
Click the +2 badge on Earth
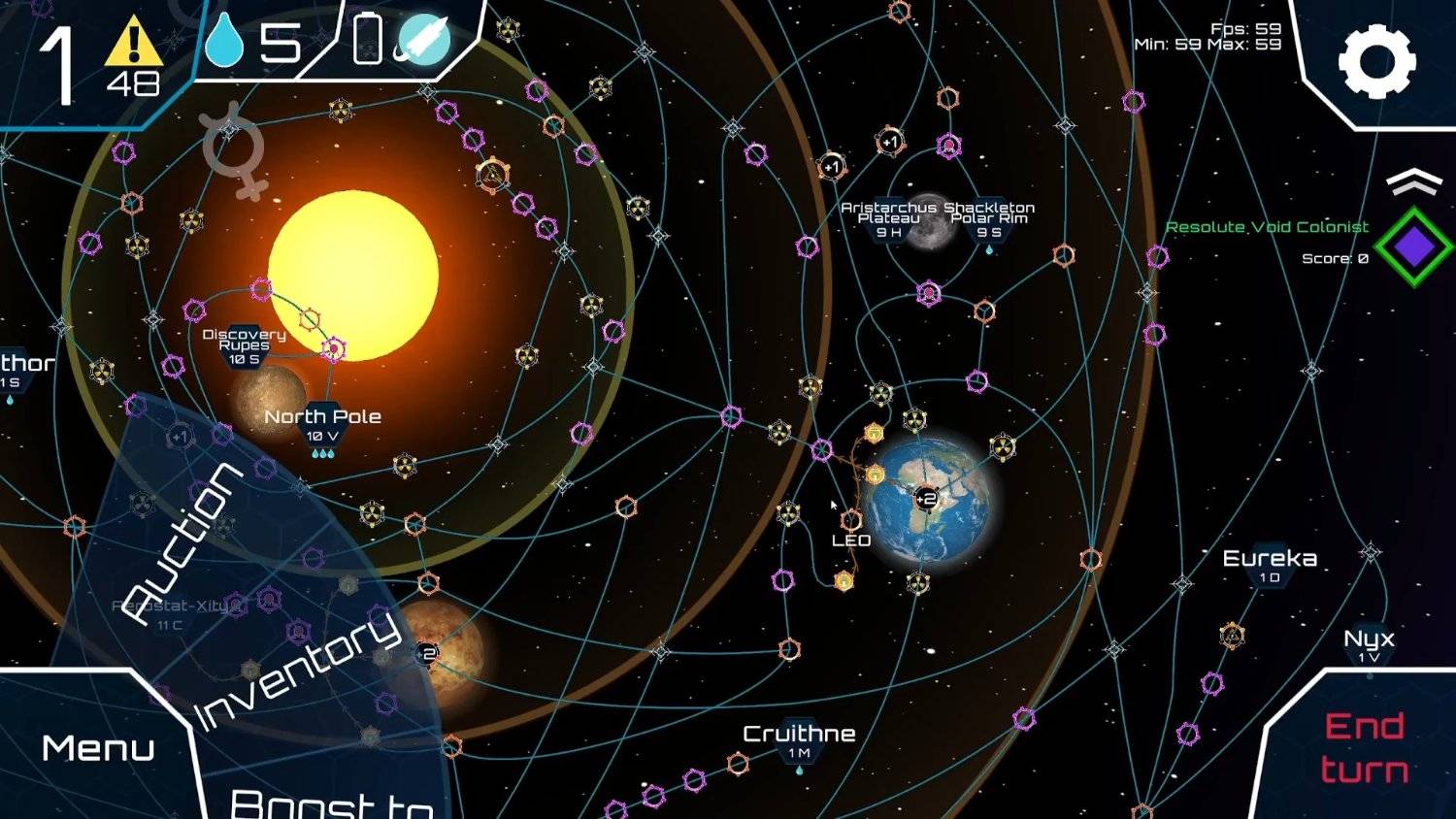click(924, 498)
